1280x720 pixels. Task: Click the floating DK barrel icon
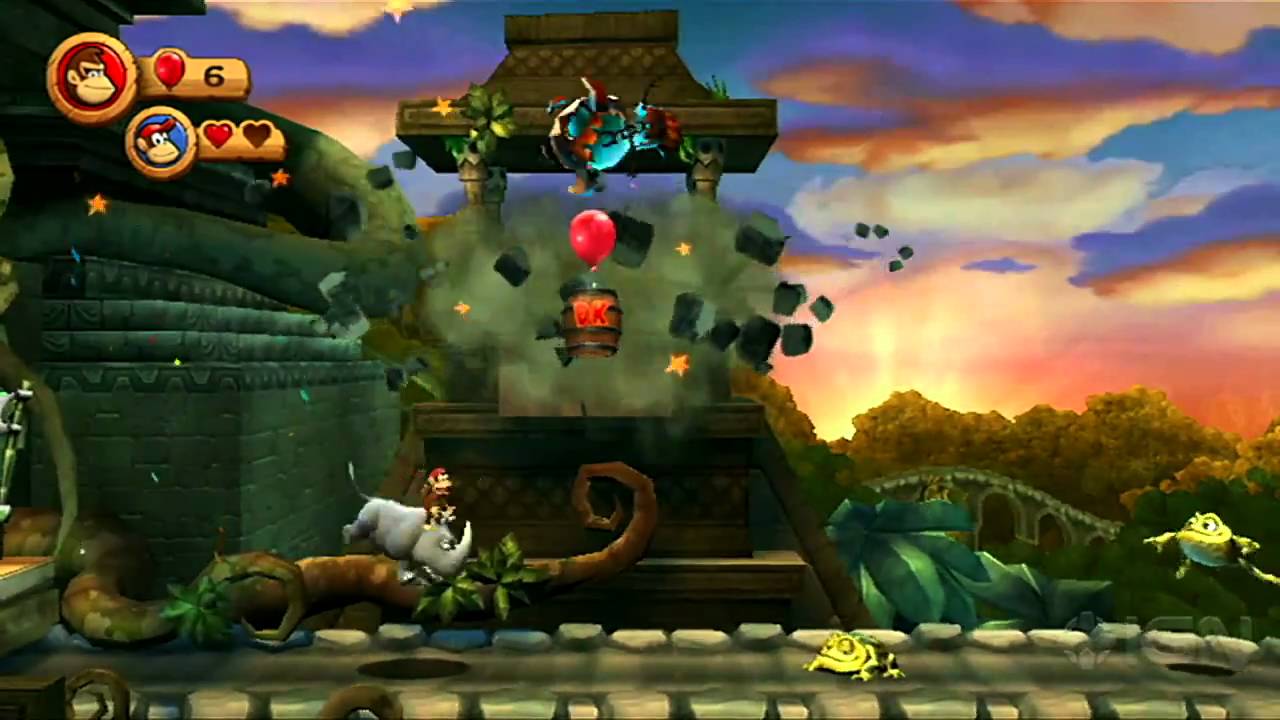tap(595, 322)
